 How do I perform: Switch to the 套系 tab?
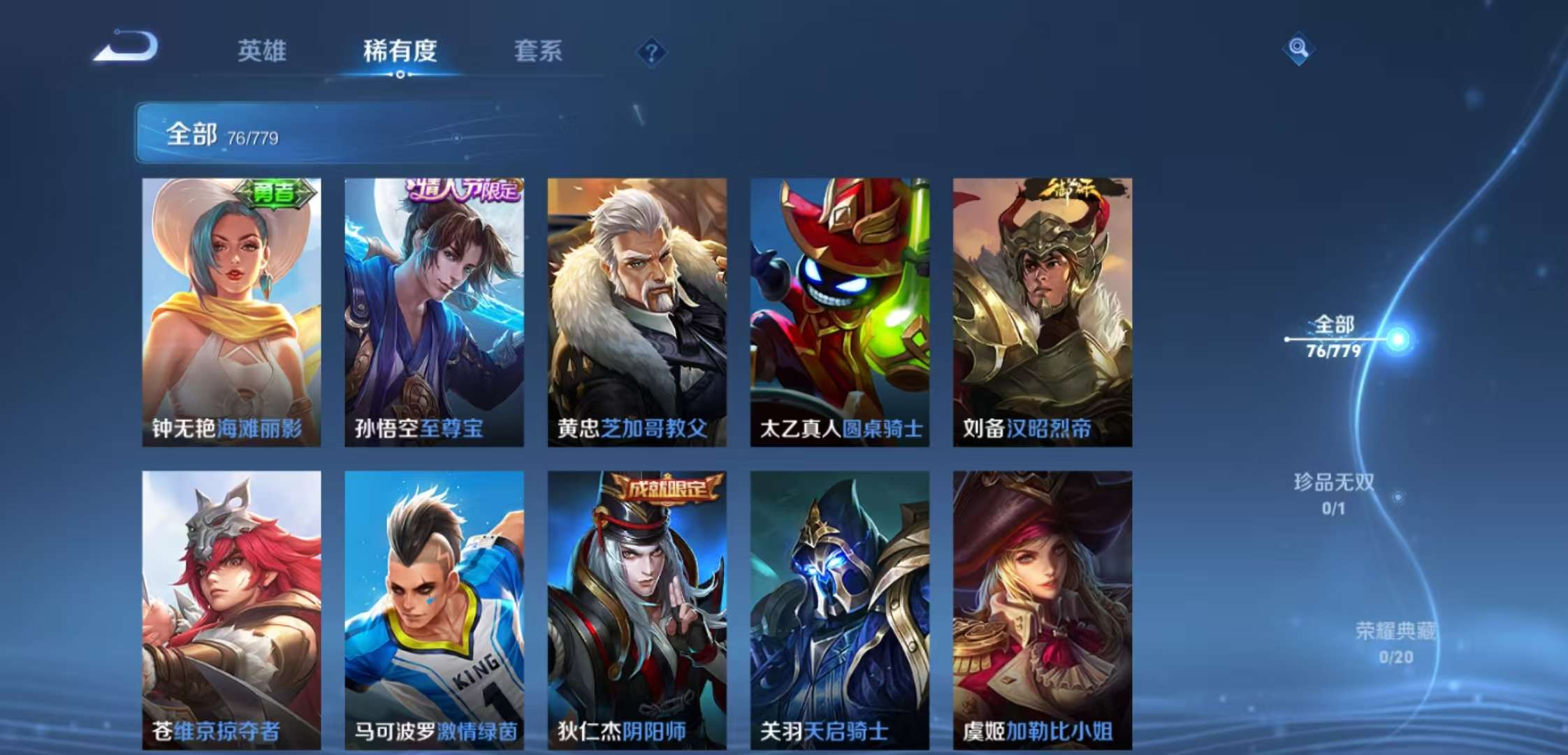pos(539,51)
